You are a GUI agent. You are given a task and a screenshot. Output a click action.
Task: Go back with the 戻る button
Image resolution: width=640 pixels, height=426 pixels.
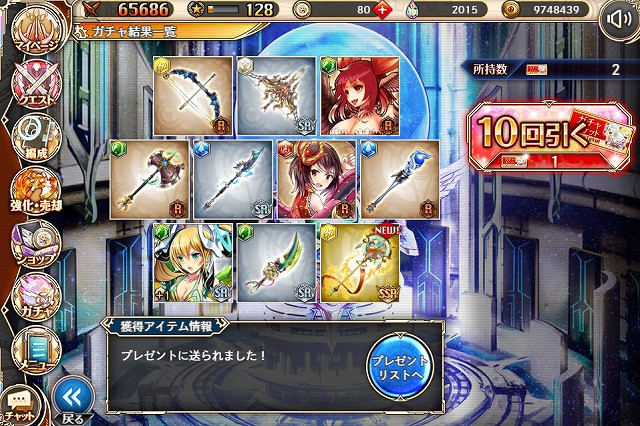point(71,398)
